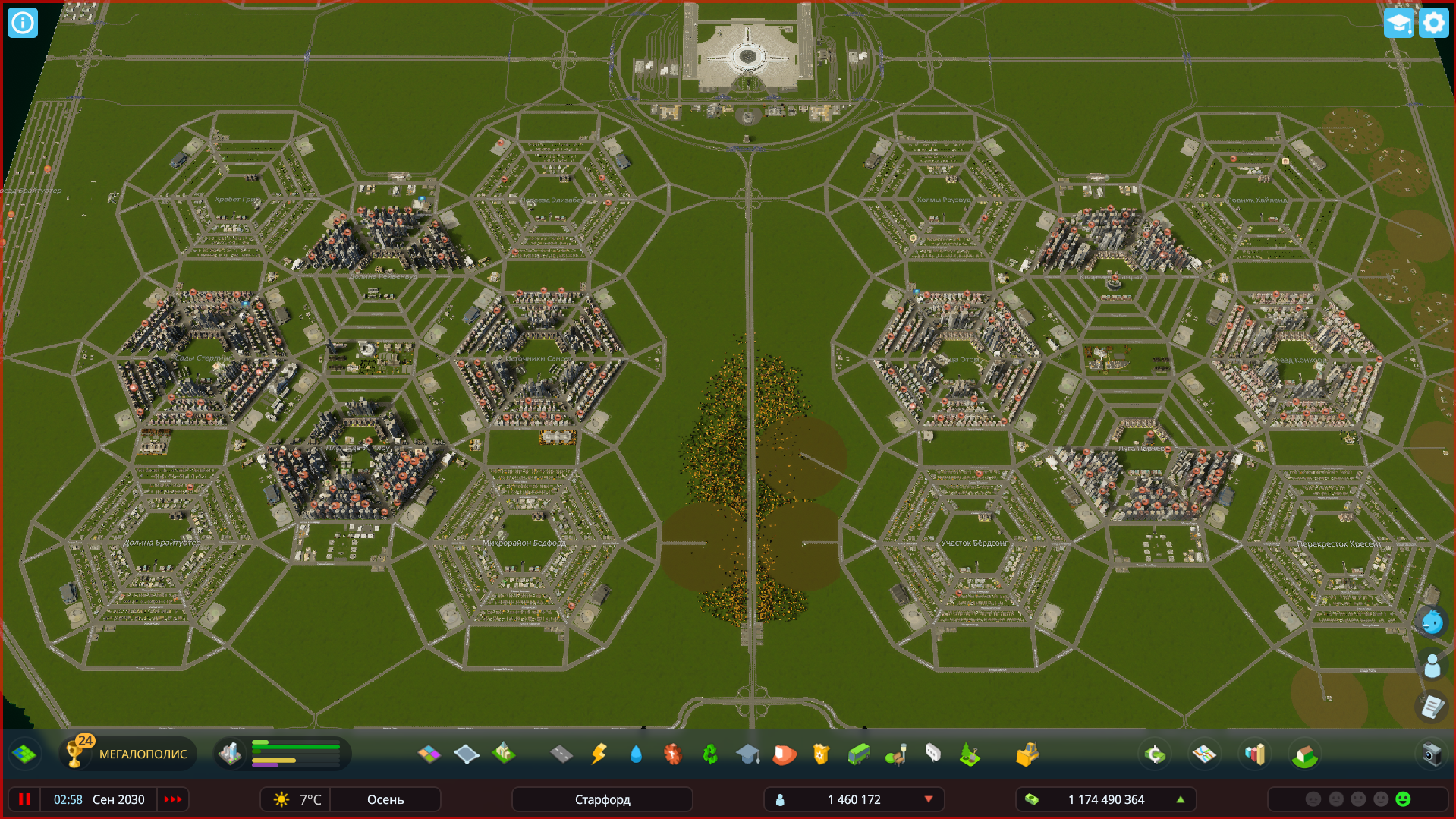Open the Water and sewage menu
This screenshot has height=819, width=1456.
[636, 754]
